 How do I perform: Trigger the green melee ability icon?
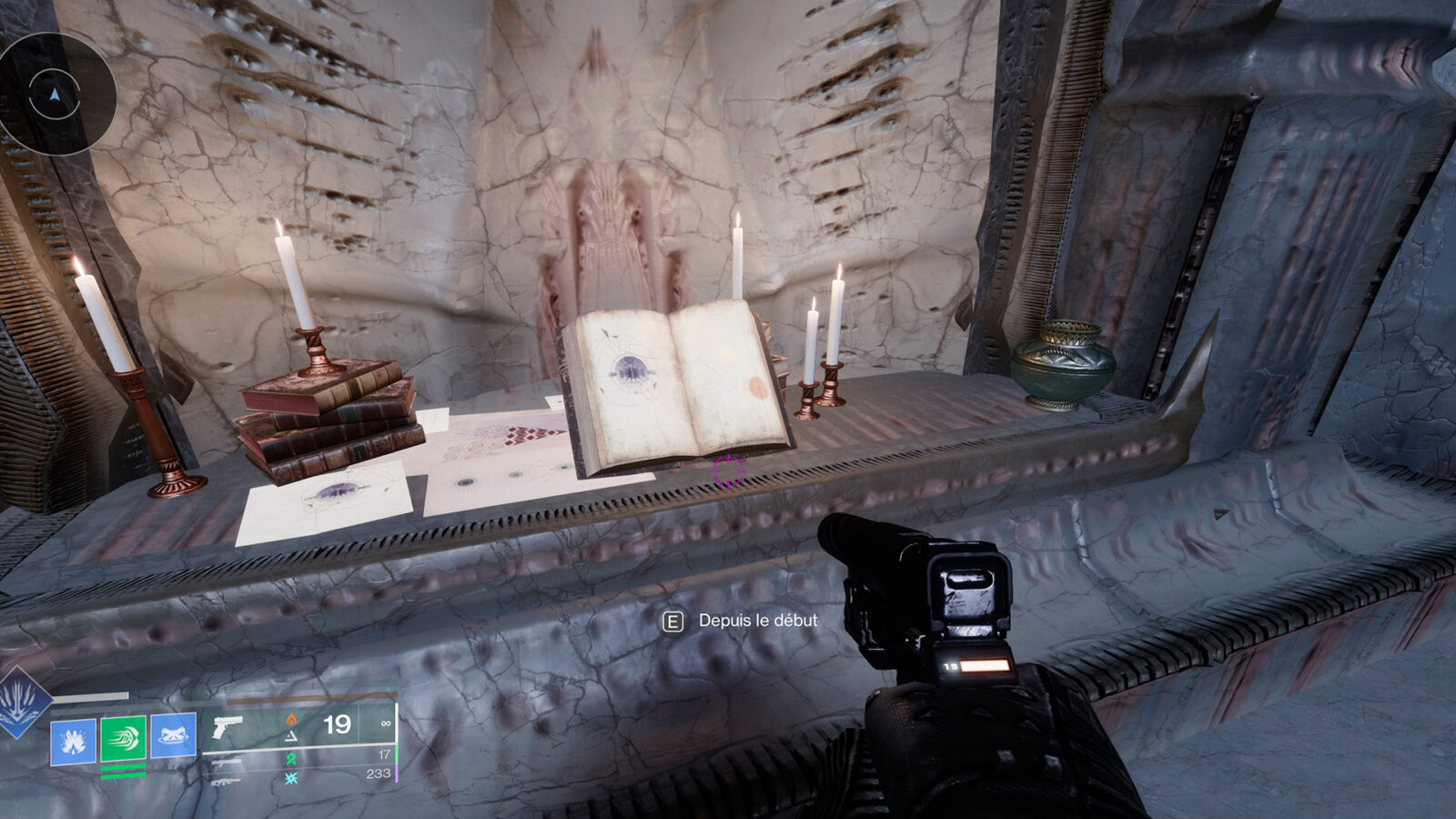[123, 738]
